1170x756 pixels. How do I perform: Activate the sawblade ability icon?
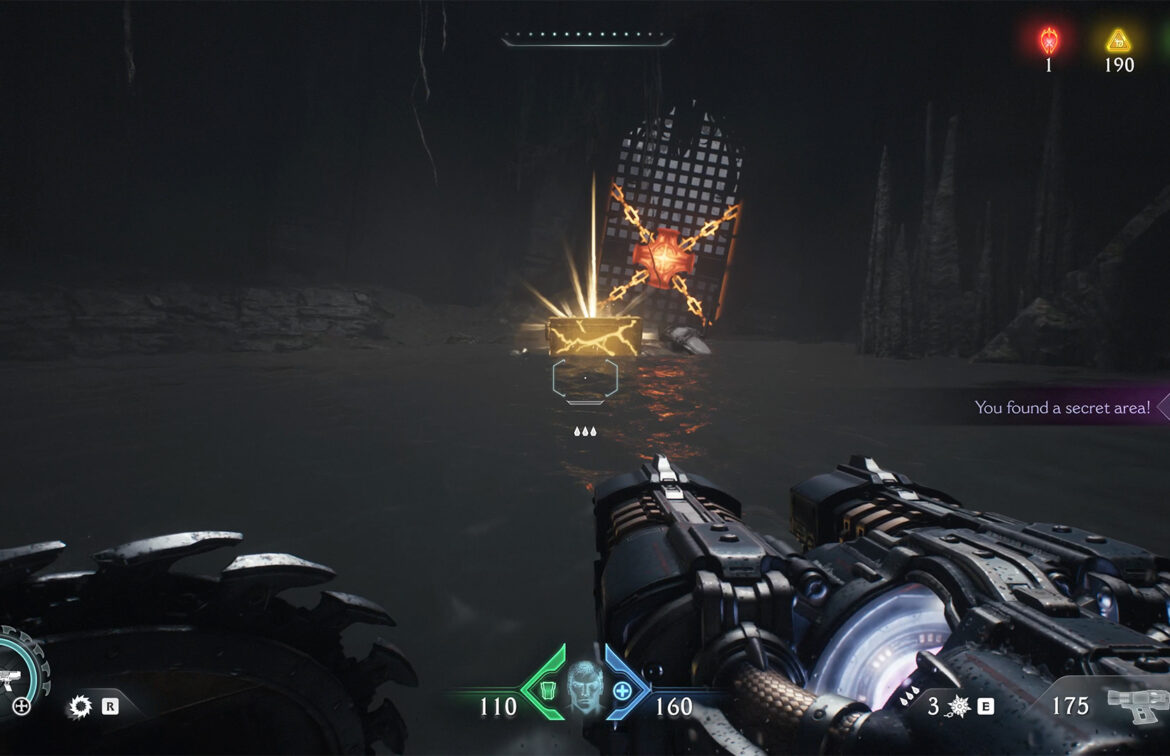80,707
